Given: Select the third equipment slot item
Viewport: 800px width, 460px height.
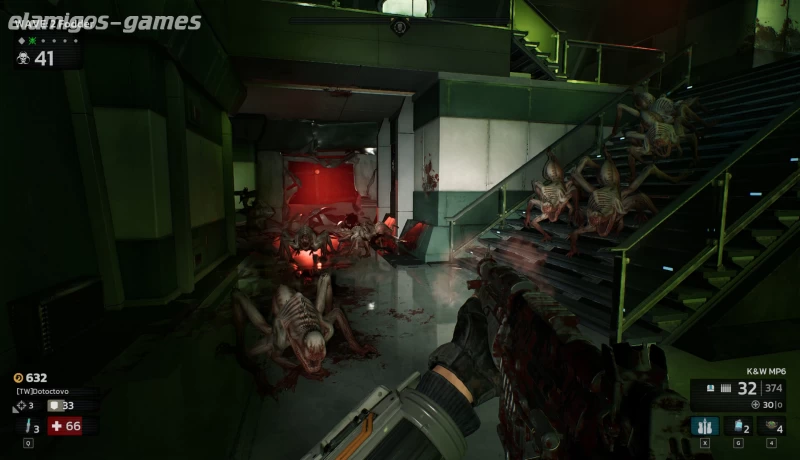Looking at the screenshot, I should [x=771, y=426].
